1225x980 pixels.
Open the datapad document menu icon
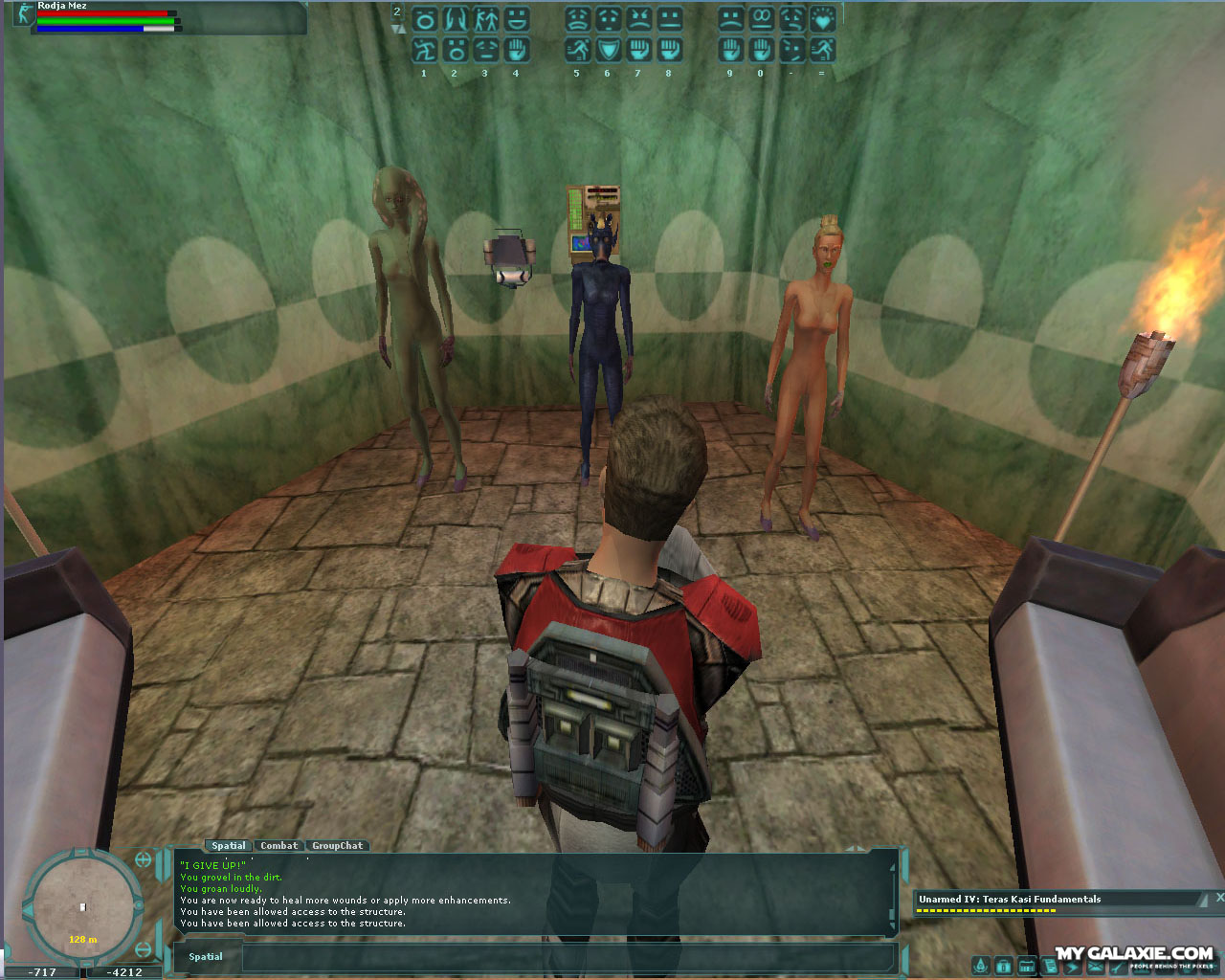click(x=1050, y=966)
